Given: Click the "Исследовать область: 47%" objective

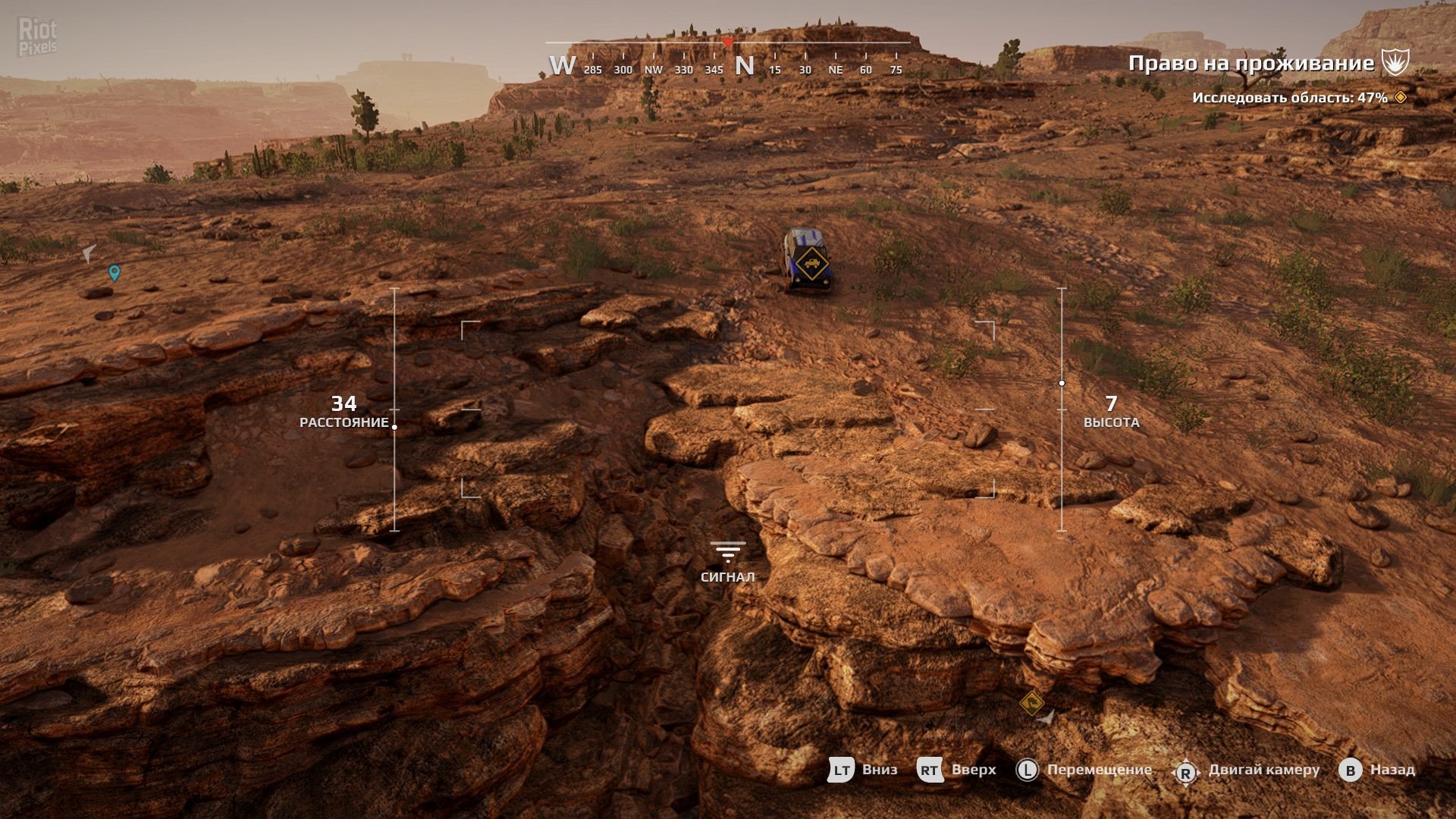Looking at the screenshot, I should [x=1289, y=98].
